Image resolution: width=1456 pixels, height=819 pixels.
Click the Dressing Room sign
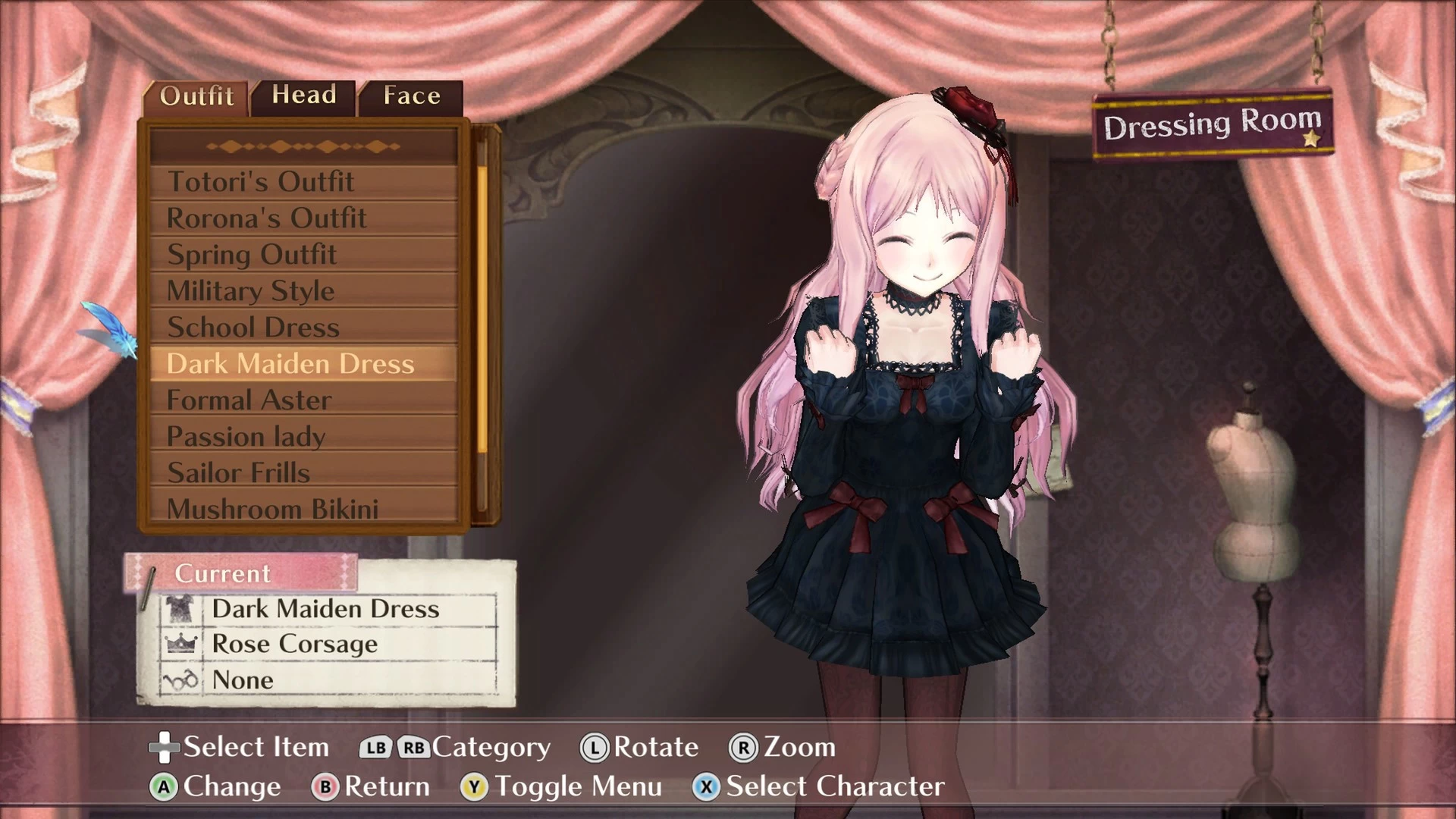(1212, 123)
